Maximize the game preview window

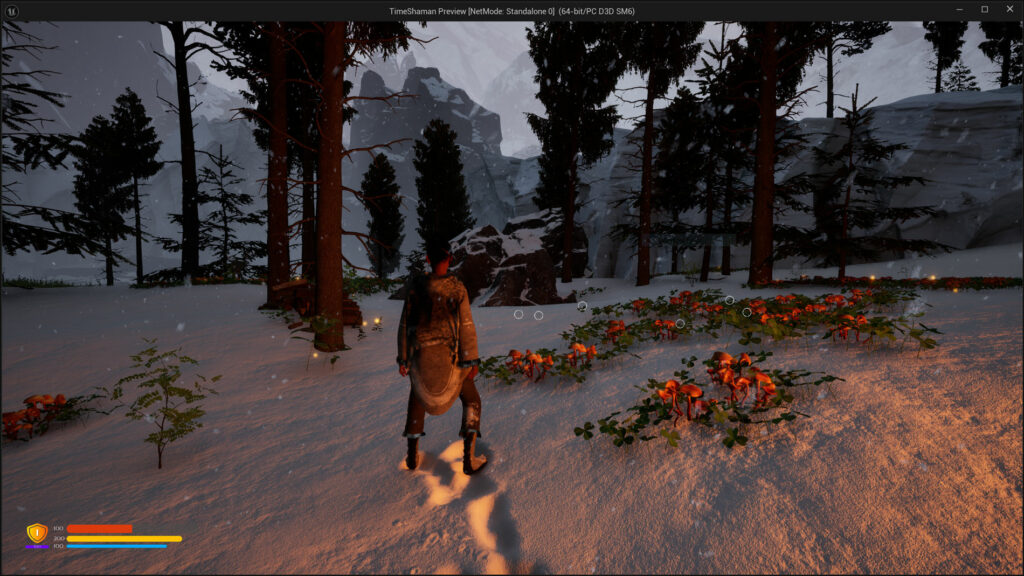(984, 10)
